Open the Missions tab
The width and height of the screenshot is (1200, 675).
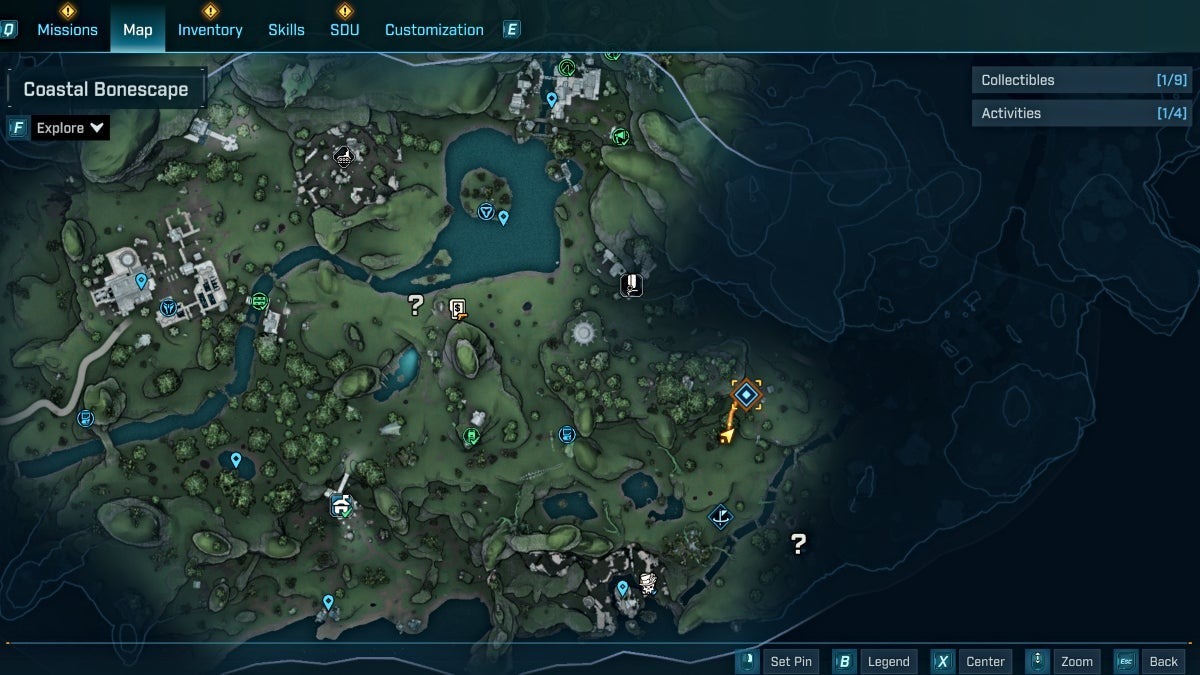(x=67, y=30)
